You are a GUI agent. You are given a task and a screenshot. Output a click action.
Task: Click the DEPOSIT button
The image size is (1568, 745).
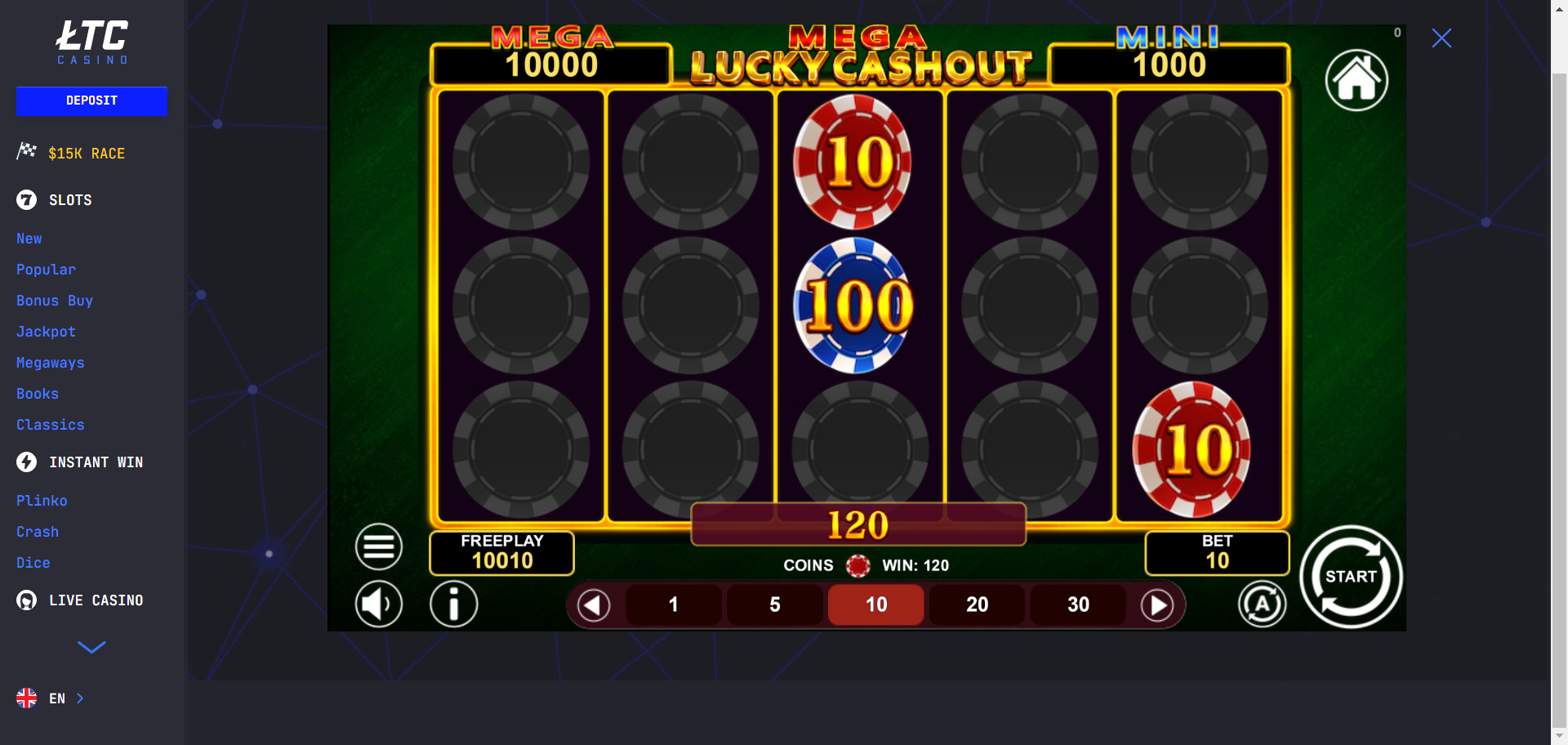(x=91, y=100)
